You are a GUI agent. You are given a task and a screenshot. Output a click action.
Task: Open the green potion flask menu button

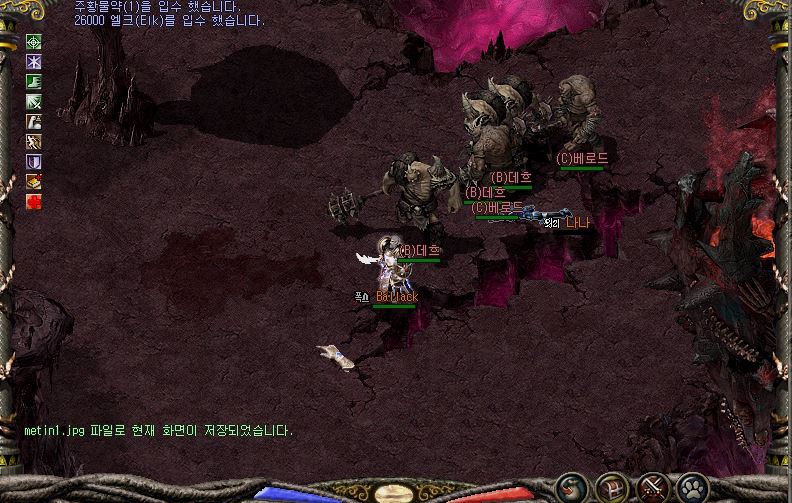(571, 488)
